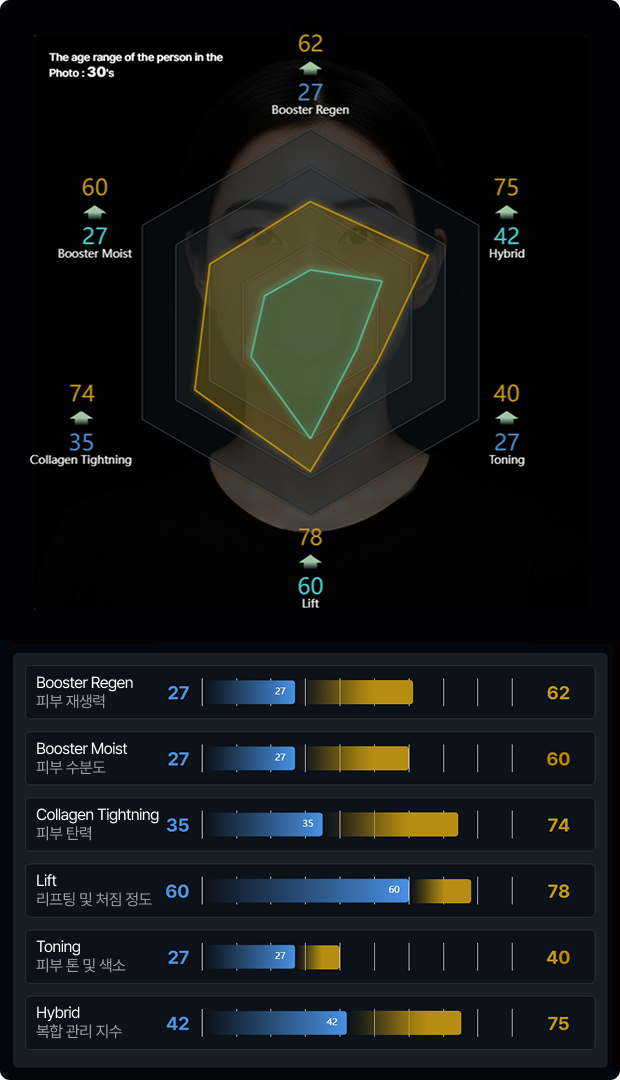Choose the Hybrid score row
Screen dimensions: 620x1080
(310, 1023)
